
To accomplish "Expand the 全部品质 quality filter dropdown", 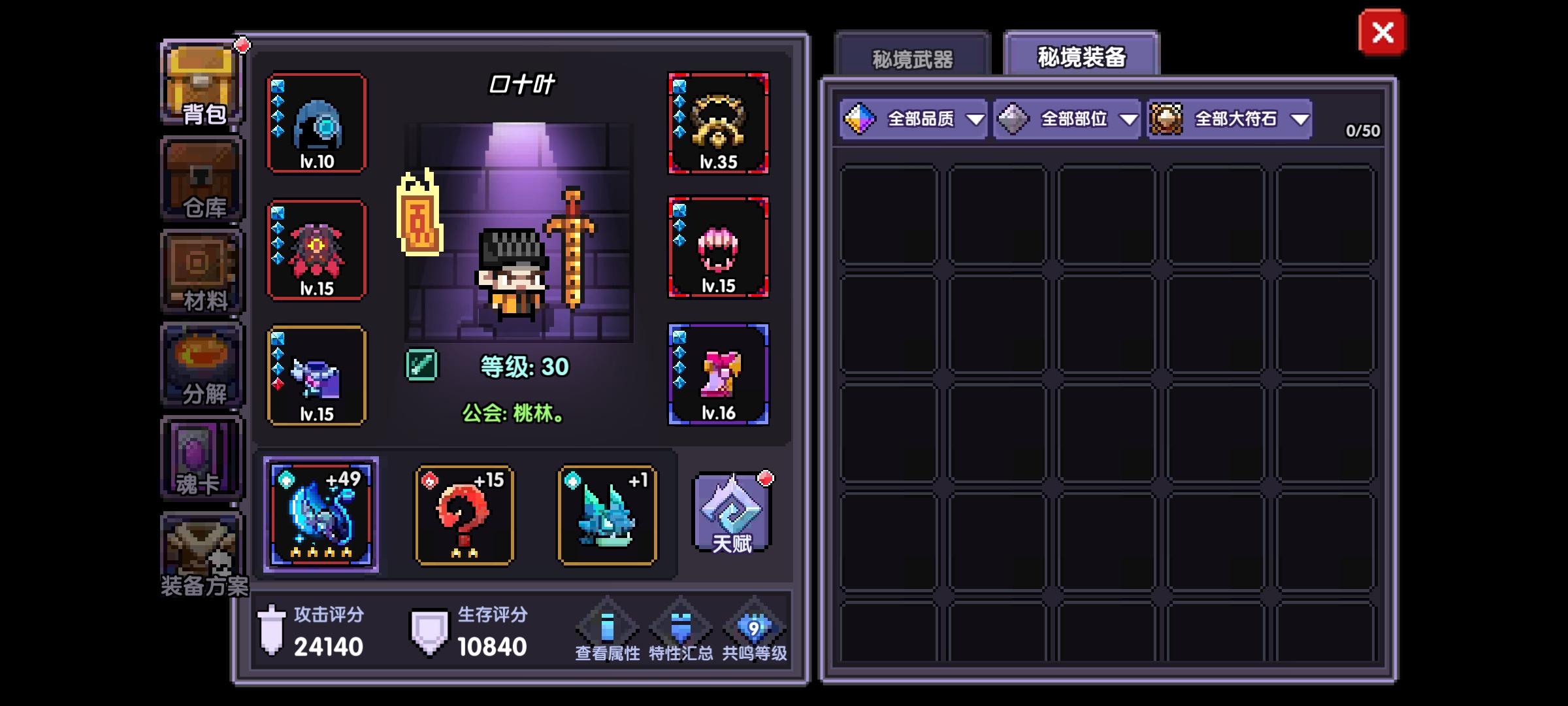I will point(915,119).
